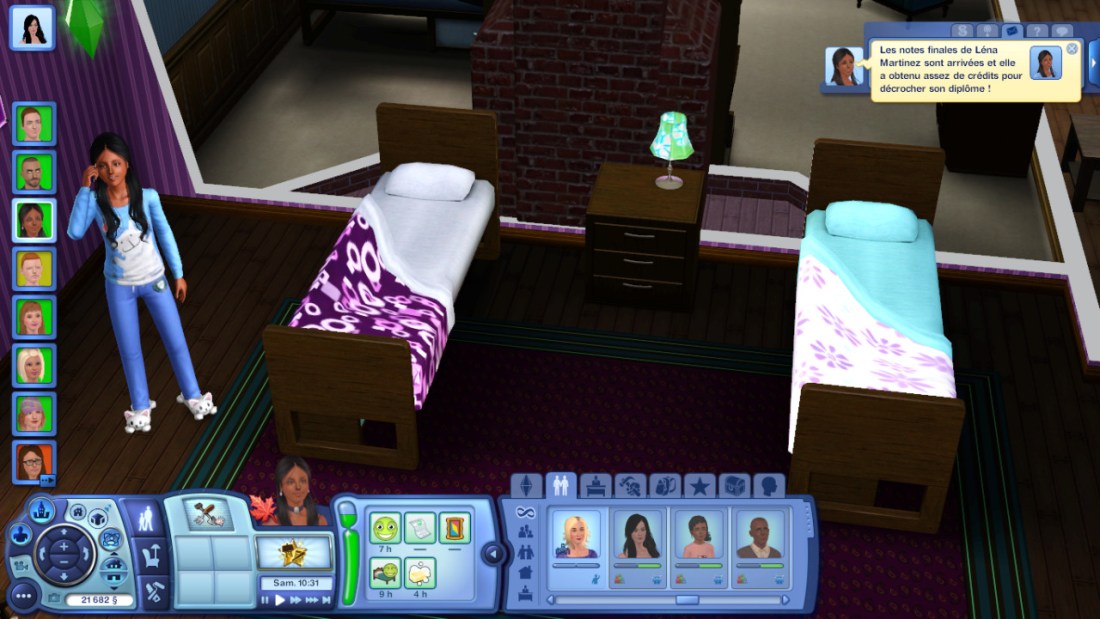This screenshot has height=619, width=1100.
Task: Switch to the head silhouette panel tab
Action: click(x=768, y=486)
